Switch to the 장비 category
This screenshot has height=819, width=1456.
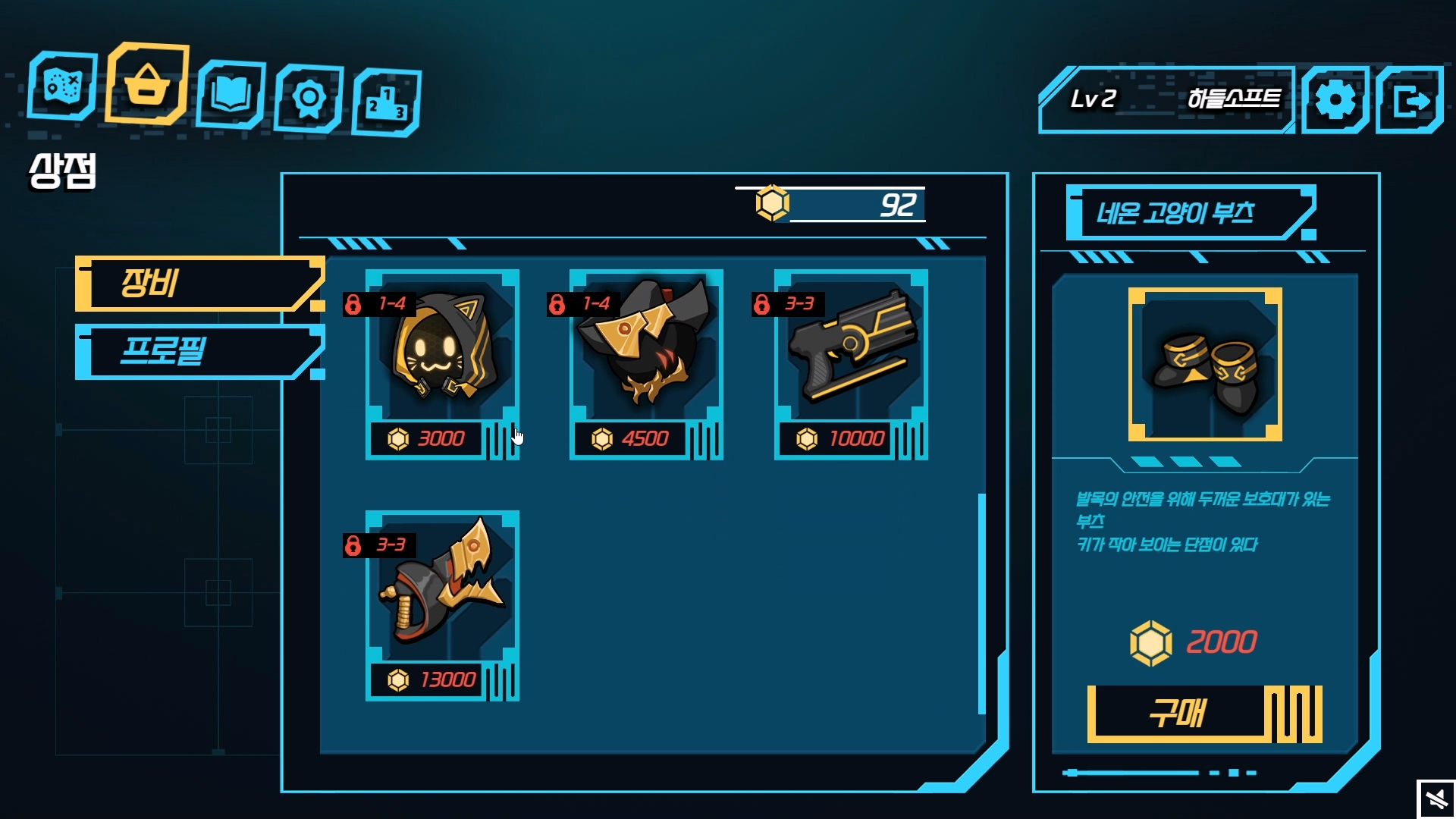point(199,284)
